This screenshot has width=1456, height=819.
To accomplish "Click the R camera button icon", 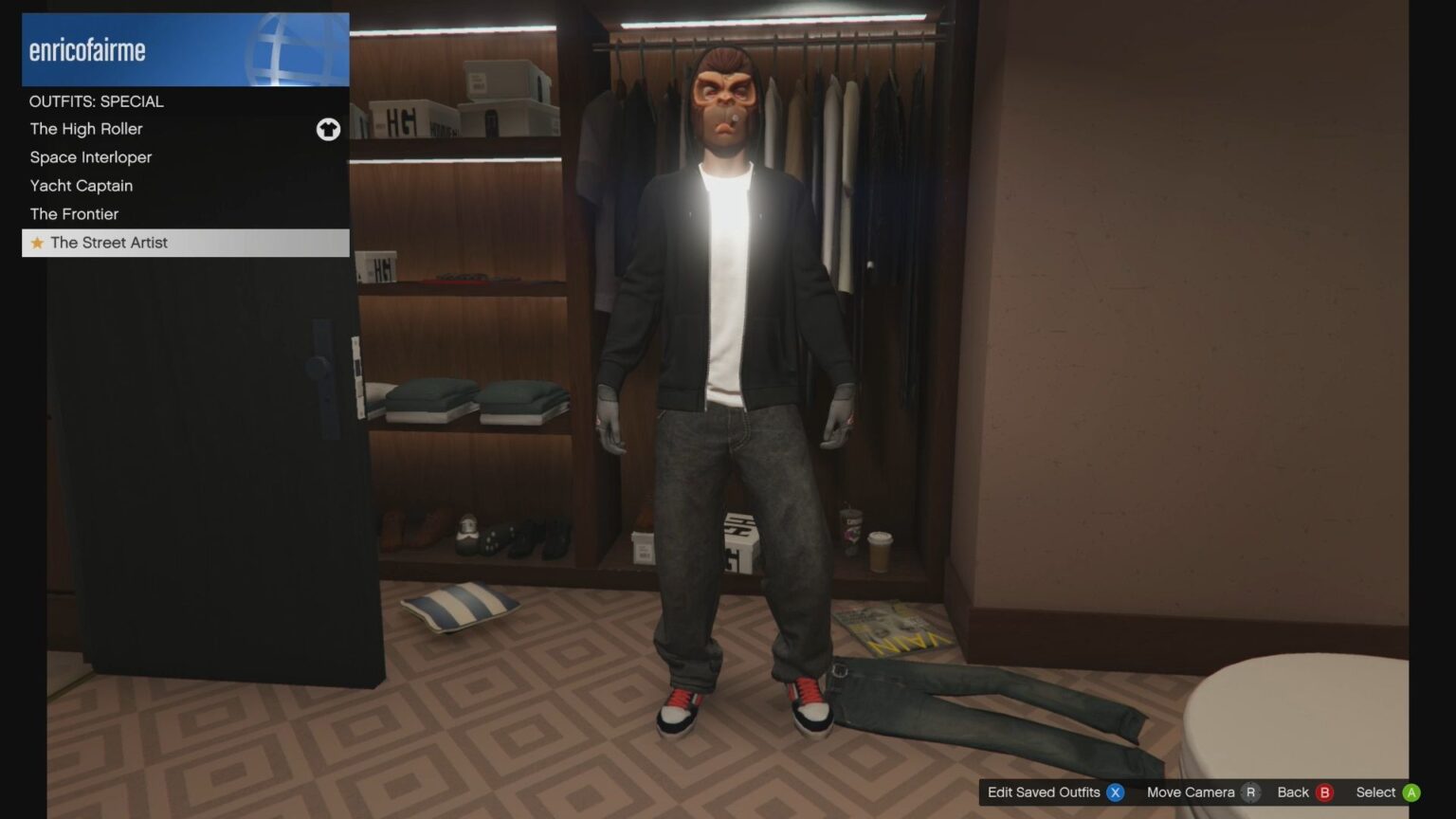I will 1251,792.
